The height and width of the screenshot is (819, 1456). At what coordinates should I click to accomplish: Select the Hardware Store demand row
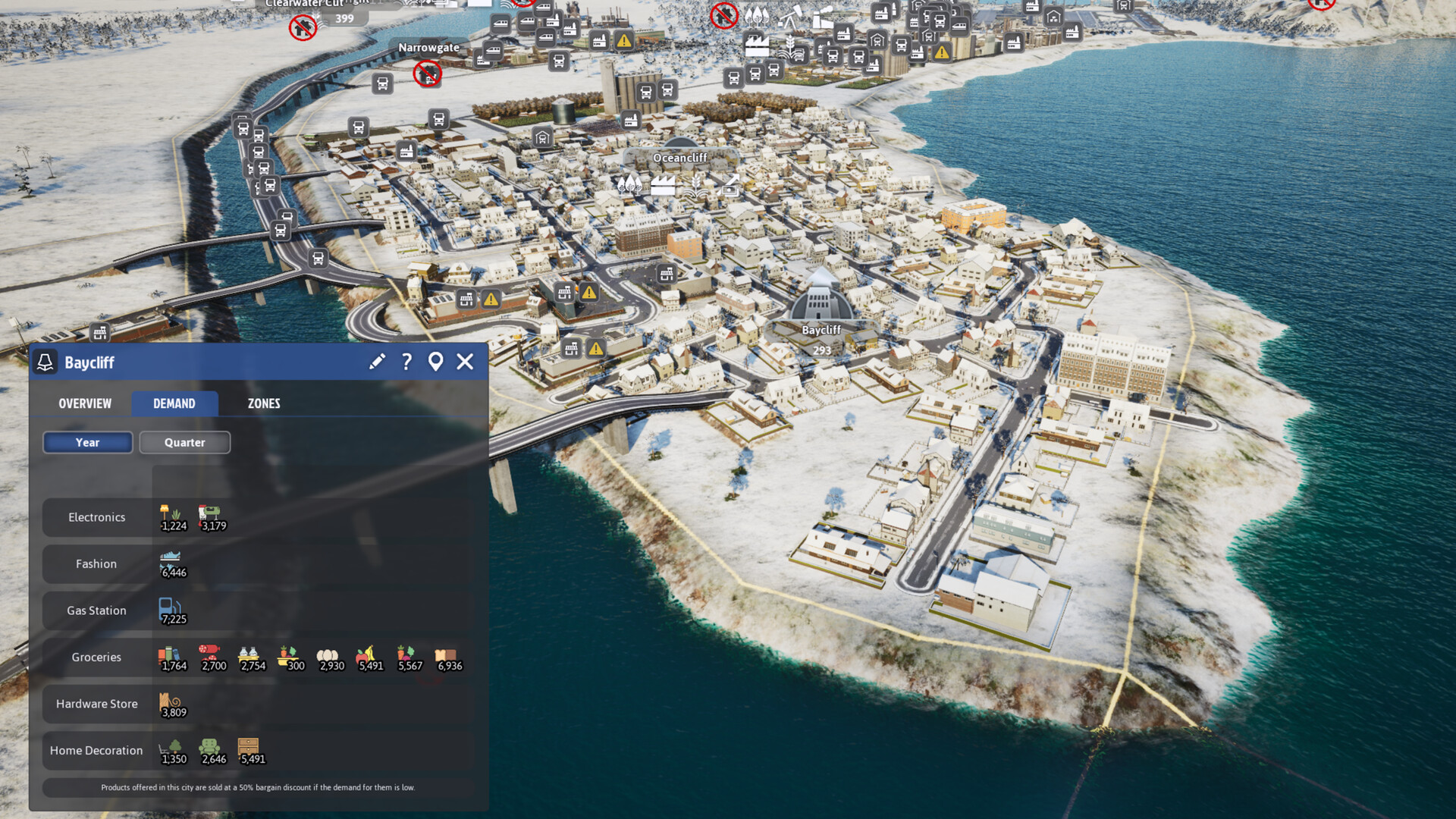click(97, 704)
